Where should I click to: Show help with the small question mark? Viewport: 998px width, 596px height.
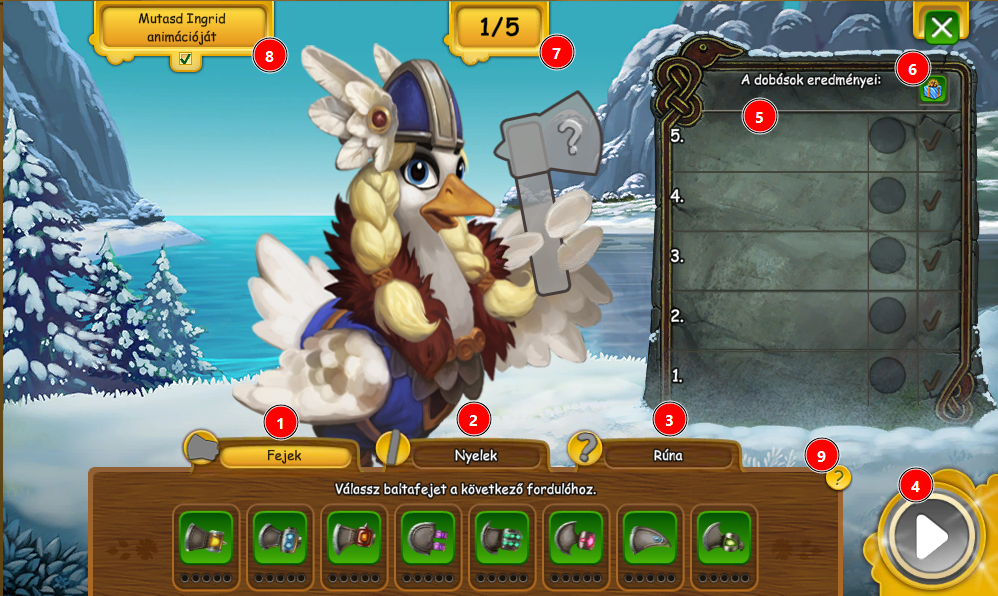pyautogui.click(x=838, y=478)
